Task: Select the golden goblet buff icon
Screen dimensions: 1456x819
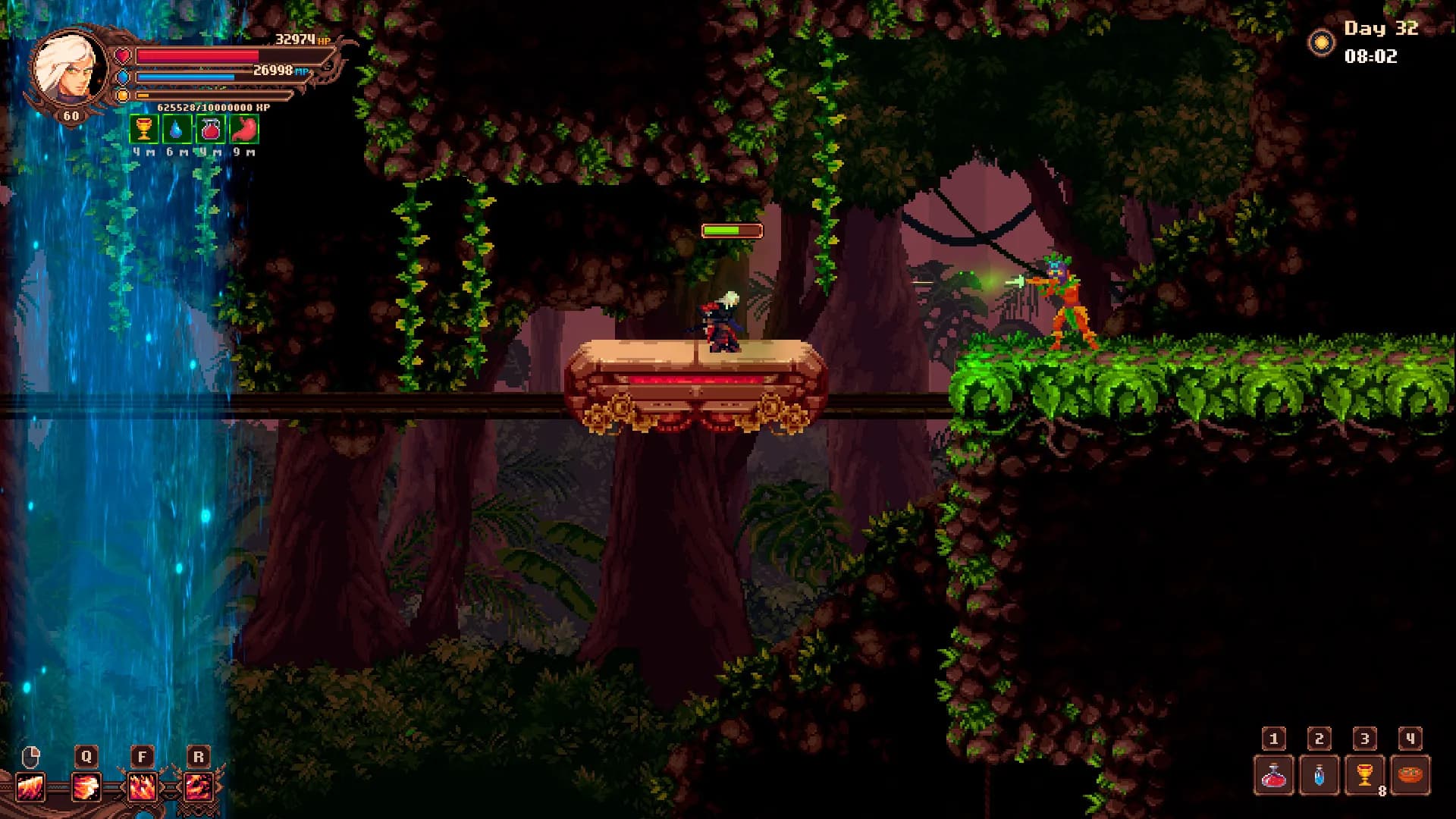Action: tap(143, 129)
